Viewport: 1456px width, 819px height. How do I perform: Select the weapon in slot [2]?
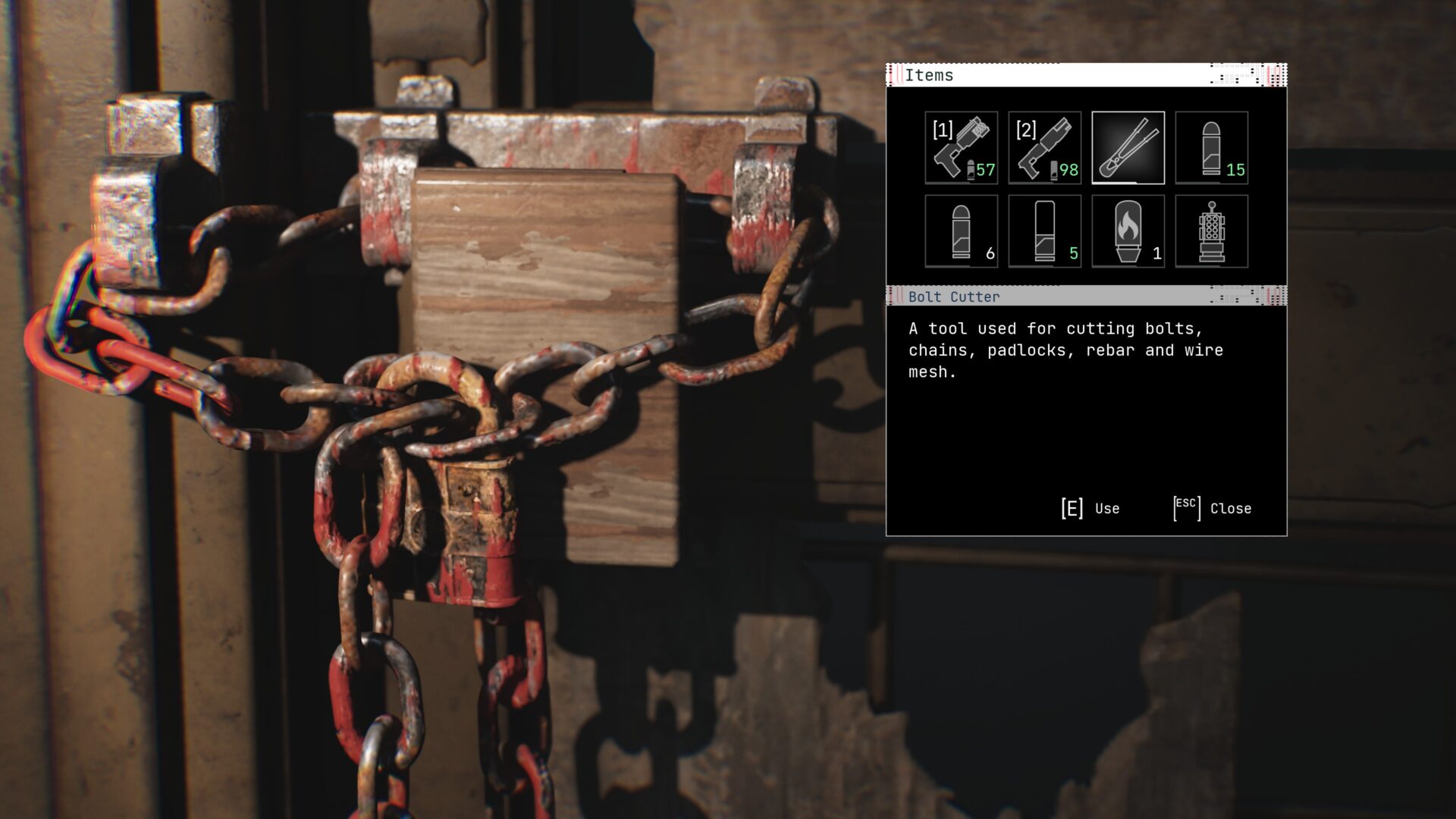[x=1044, y=148]
